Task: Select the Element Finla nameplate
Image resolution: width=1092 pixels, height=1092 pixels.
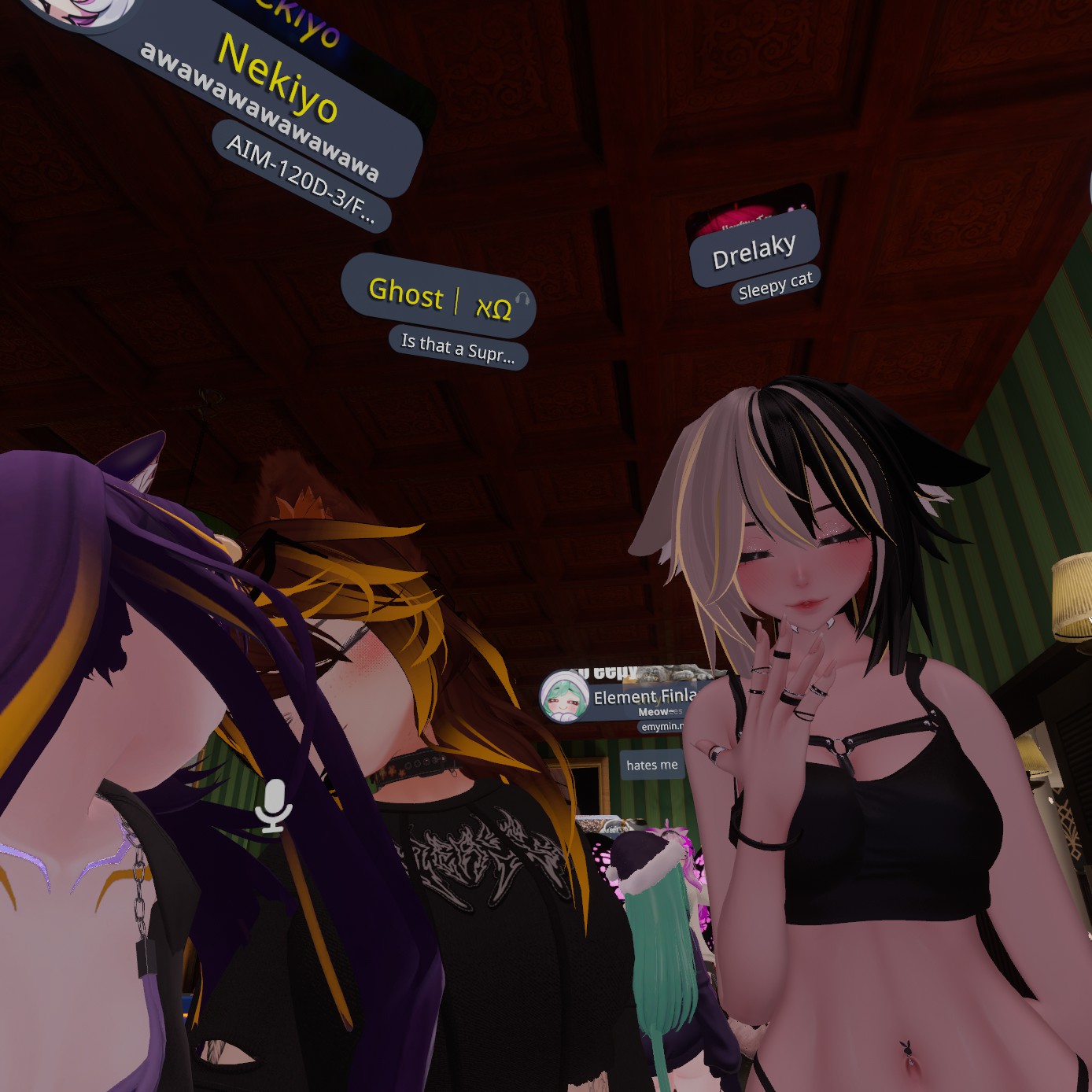Action: click(x=643, y=697)
